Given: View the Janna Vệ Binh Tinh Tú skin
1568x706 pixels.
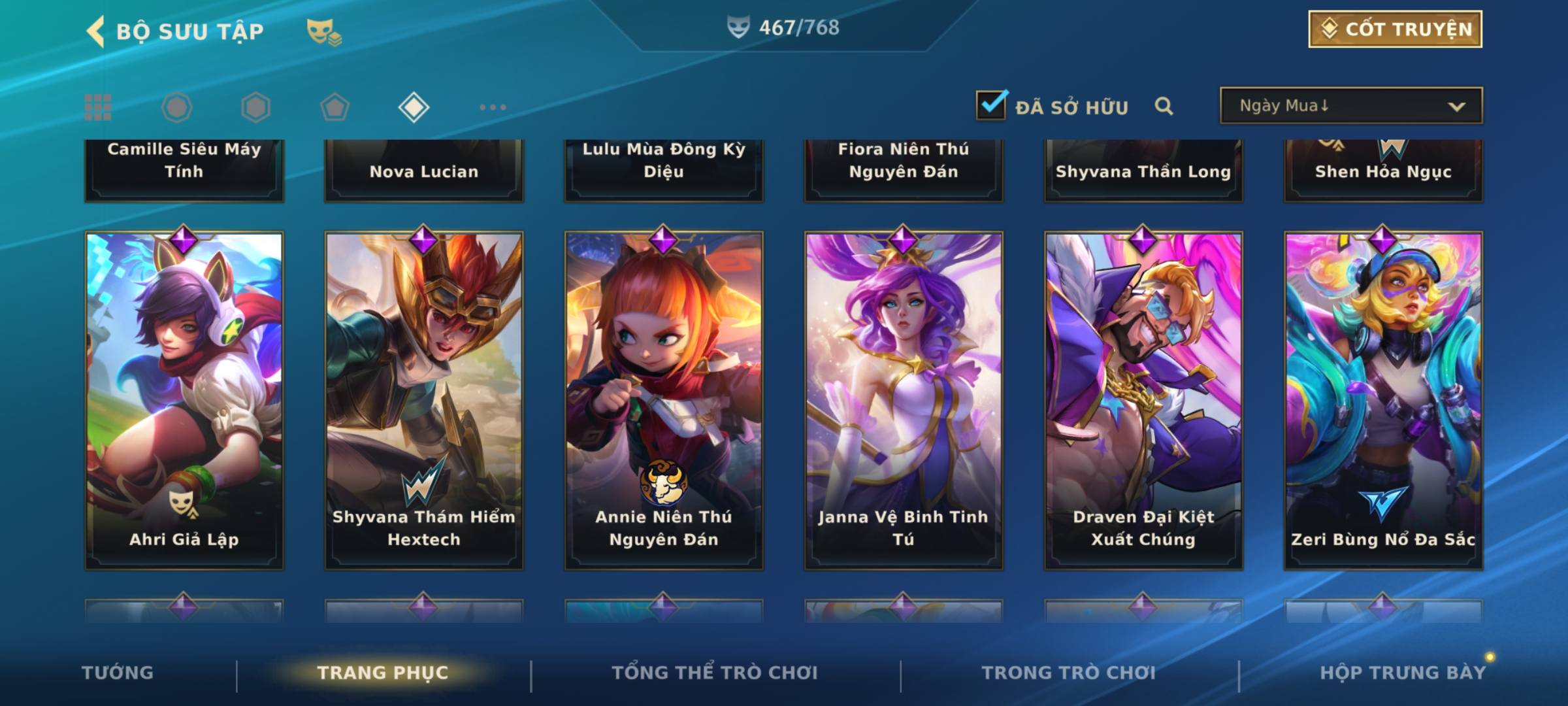Looking at the screenshot, I should point(904,400).
